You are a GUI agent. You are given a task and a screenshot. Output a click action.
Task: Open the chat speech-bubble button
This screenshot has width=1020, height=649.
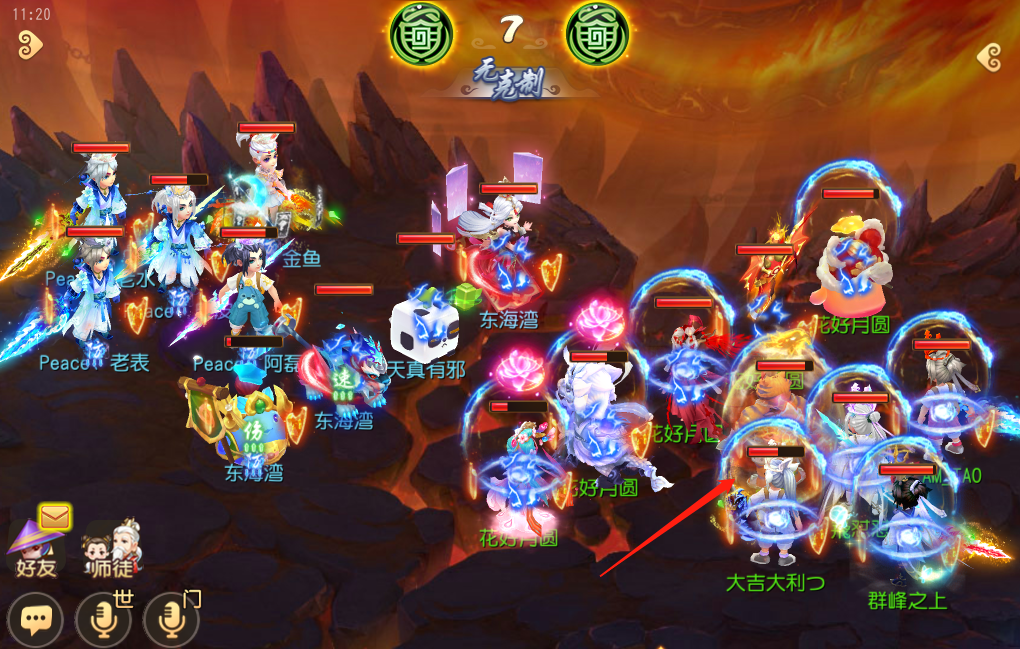point(36,620)
